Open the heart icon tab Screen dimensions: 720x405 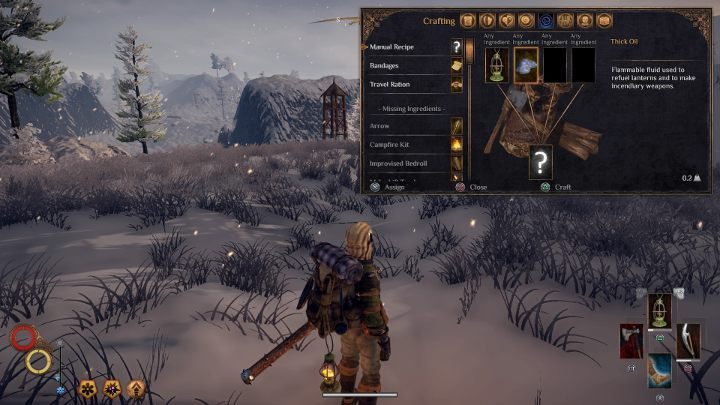point(507,20)
